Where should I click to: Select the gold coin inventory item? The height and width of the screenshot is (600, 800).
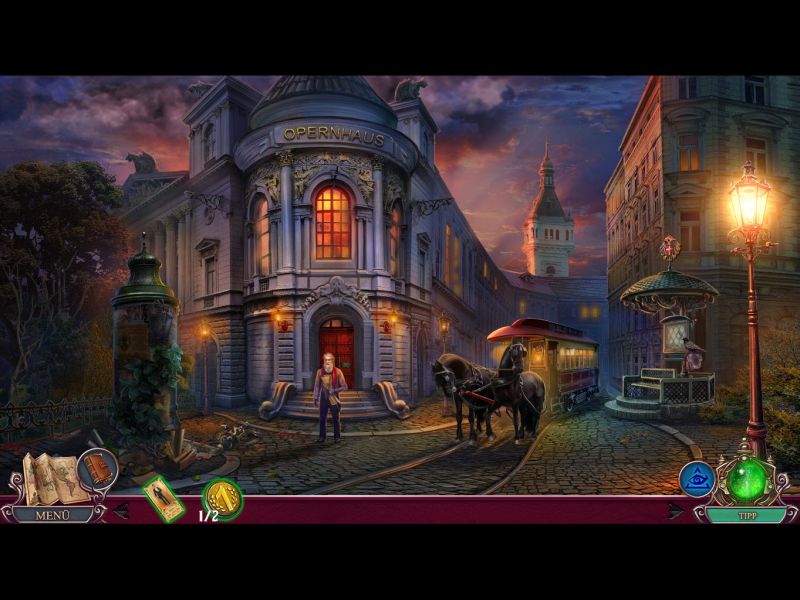tap(222, 497)
